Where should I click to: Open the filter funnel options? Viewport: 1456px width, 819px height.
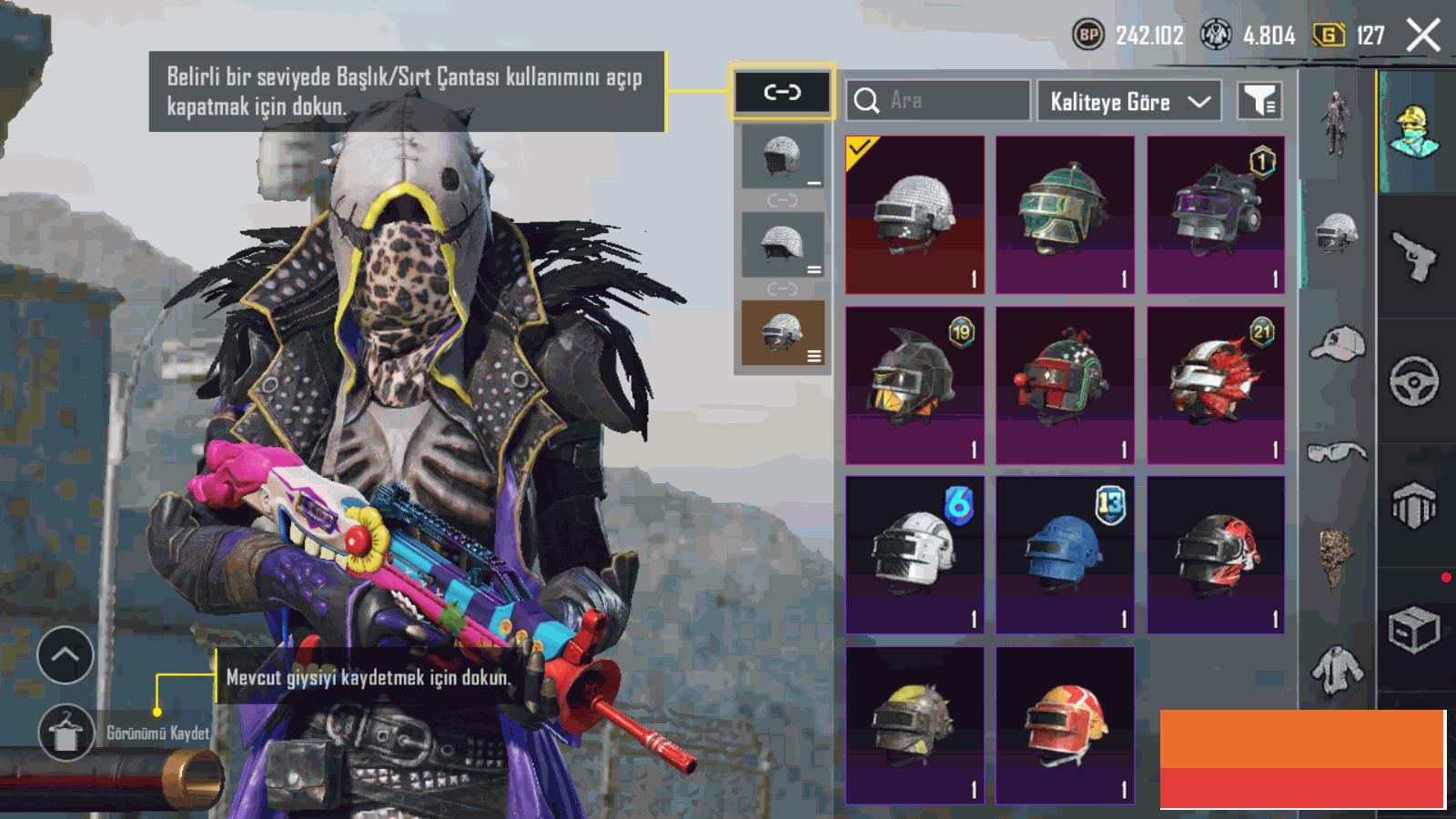click(x=1259, y=101)
